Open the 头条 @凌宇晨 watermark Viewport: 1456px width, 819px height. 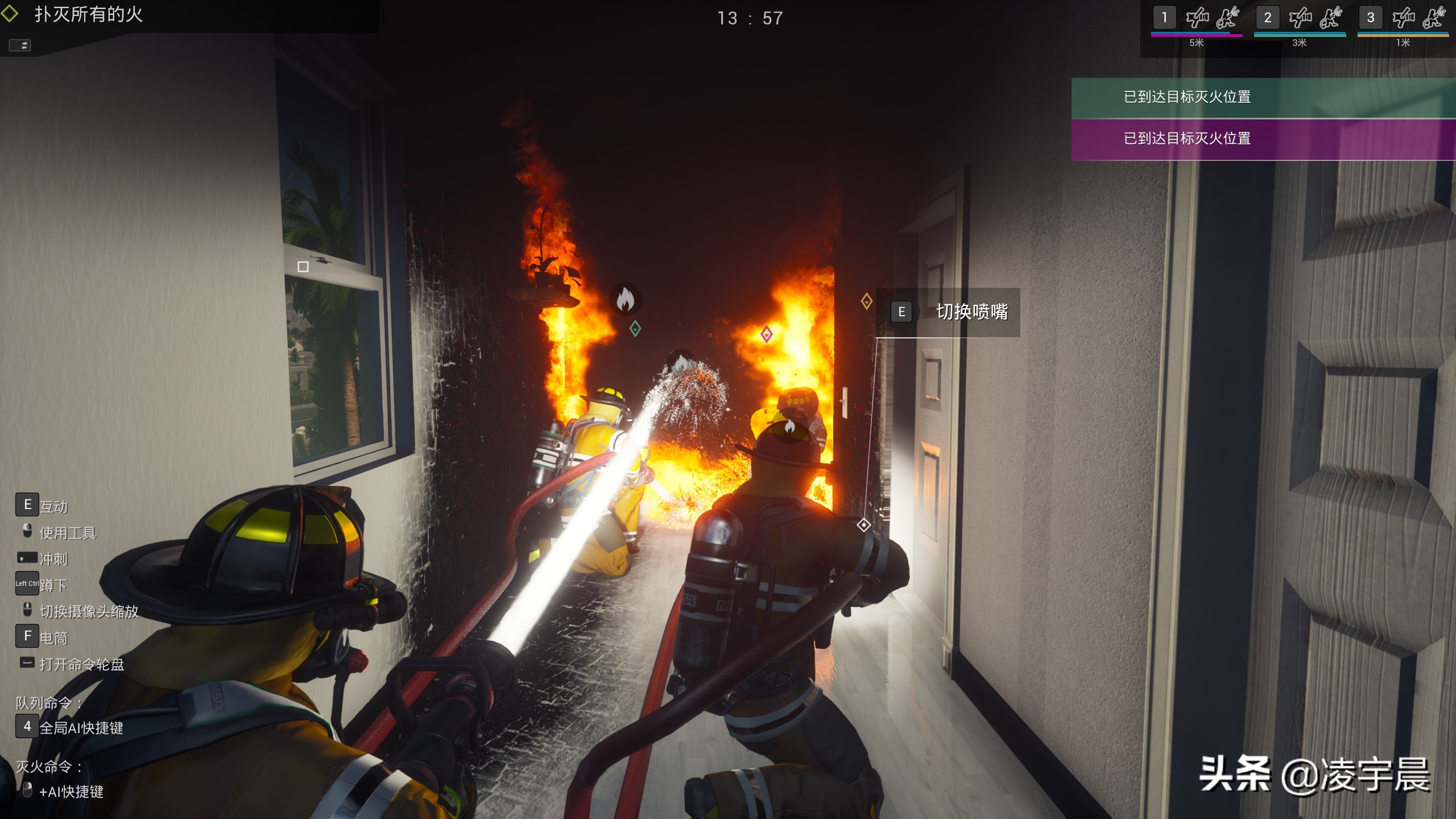(x=1314, y=775)
